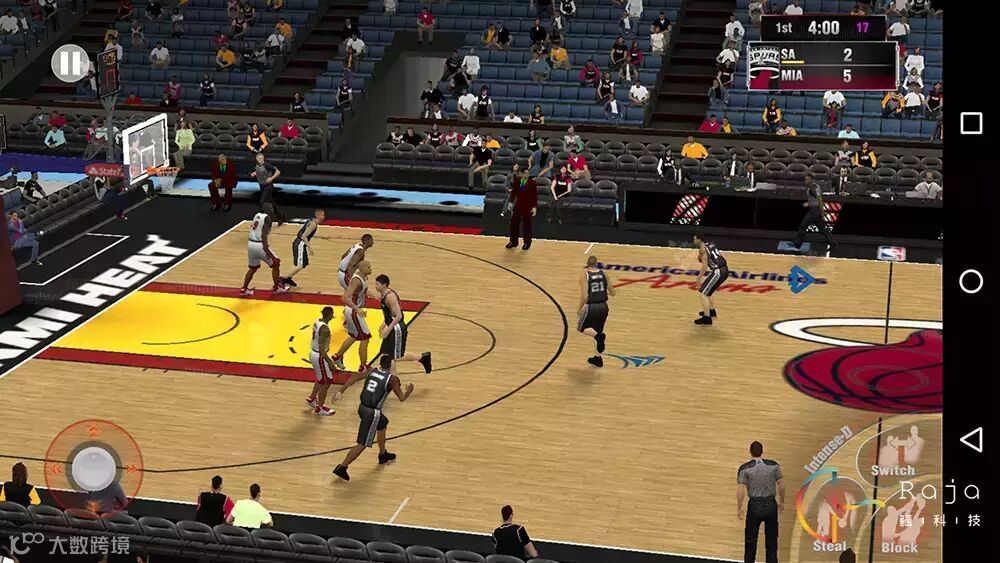The width and height of the screenshot is (1000, 563).
Task: Tap the Android home circle button
Action: [970, 281]
